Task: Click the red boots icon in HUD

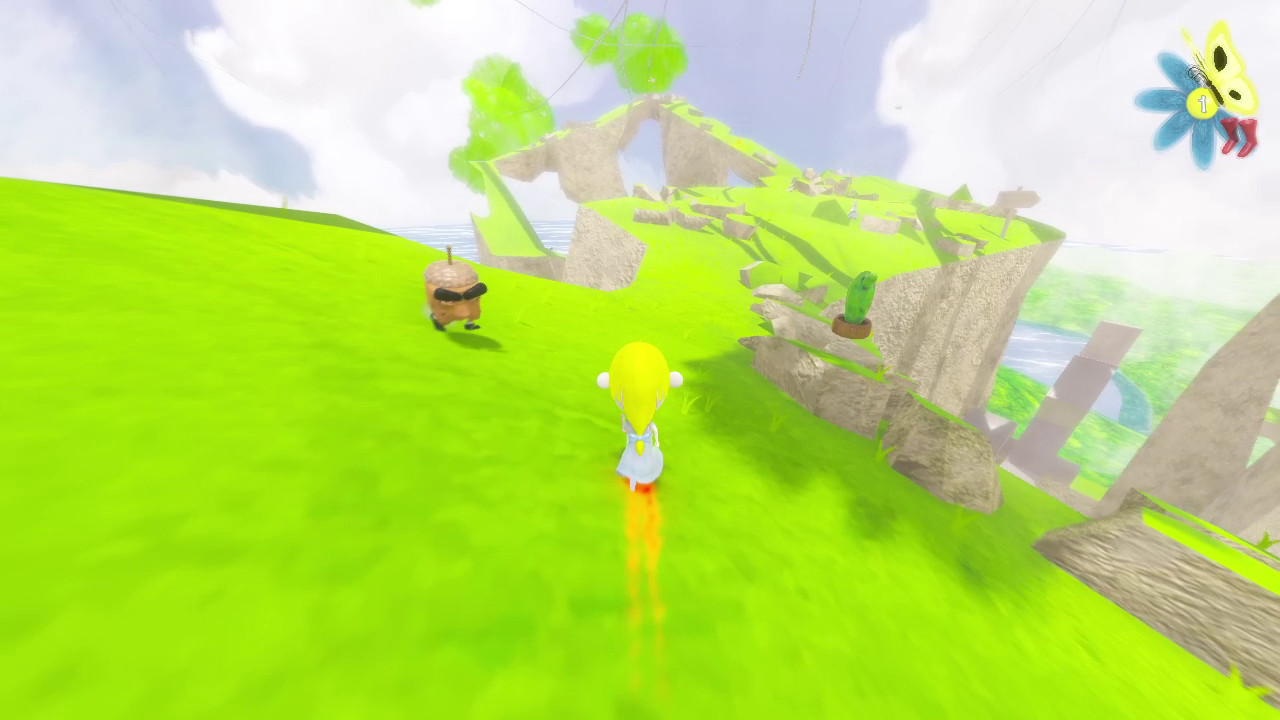Action: tap(1240, 132)
